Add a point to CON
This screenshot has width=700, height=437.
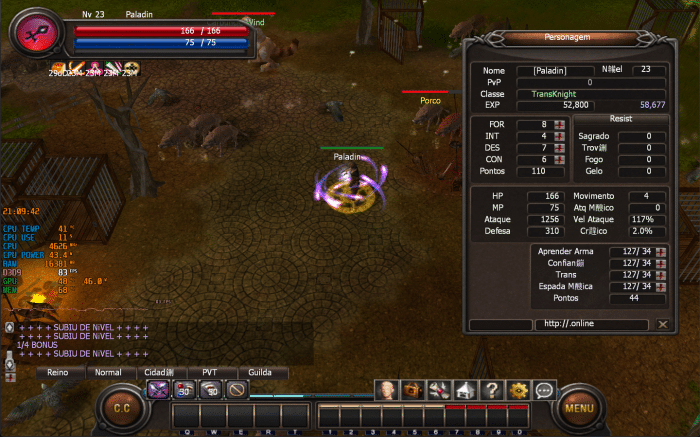click(559, 160)
